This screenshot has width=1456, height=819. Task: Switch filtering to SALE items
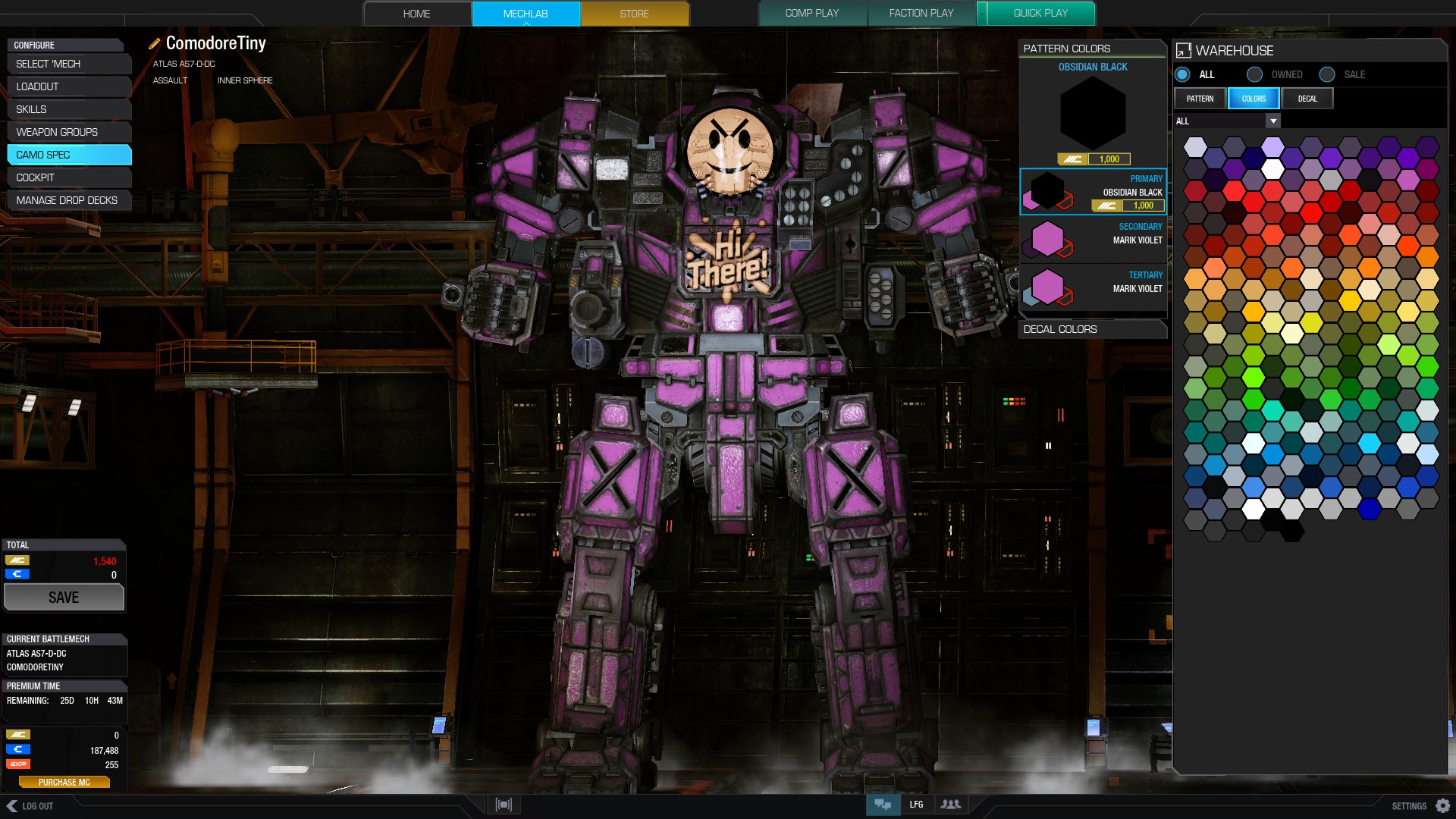pos(1327,74)
